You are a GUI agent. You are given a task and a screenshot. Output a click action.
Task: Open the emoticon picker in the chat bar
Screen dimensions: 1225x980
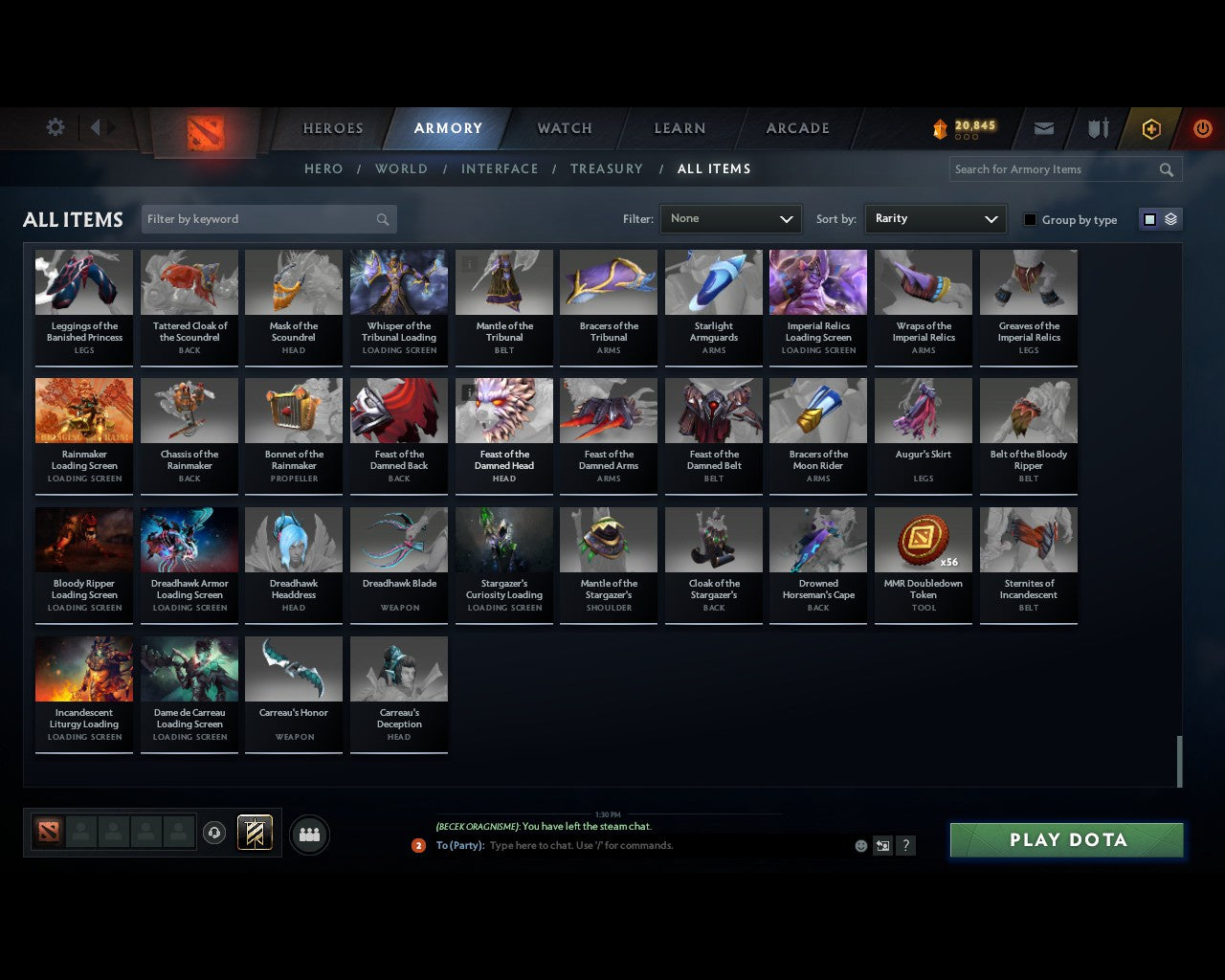tap(859, 846)
